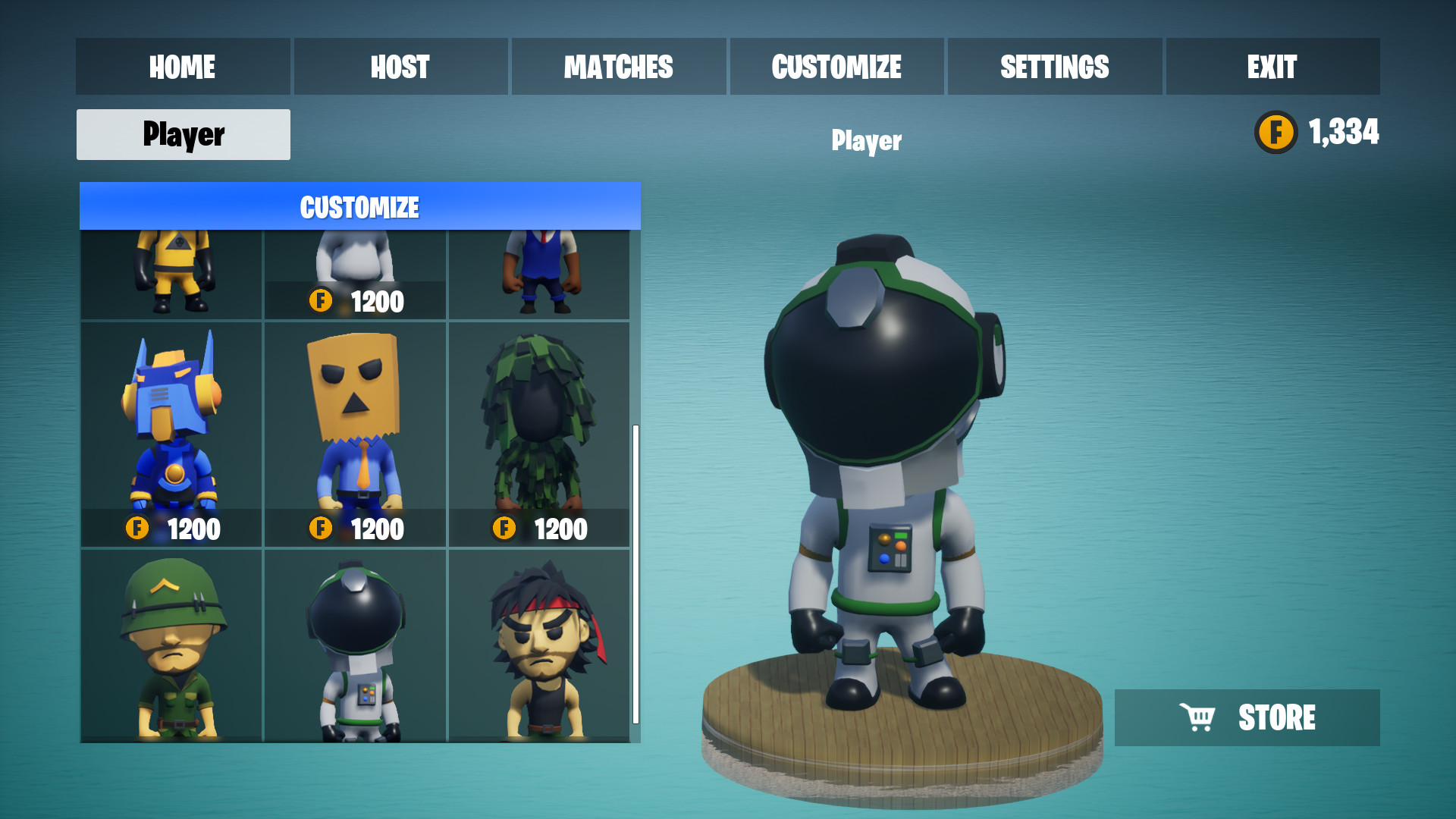This screenshot has height=819, width=1456.
Task: Select the ghillie suit camo character
Action: pyautogui.click(x=539, y=425)
